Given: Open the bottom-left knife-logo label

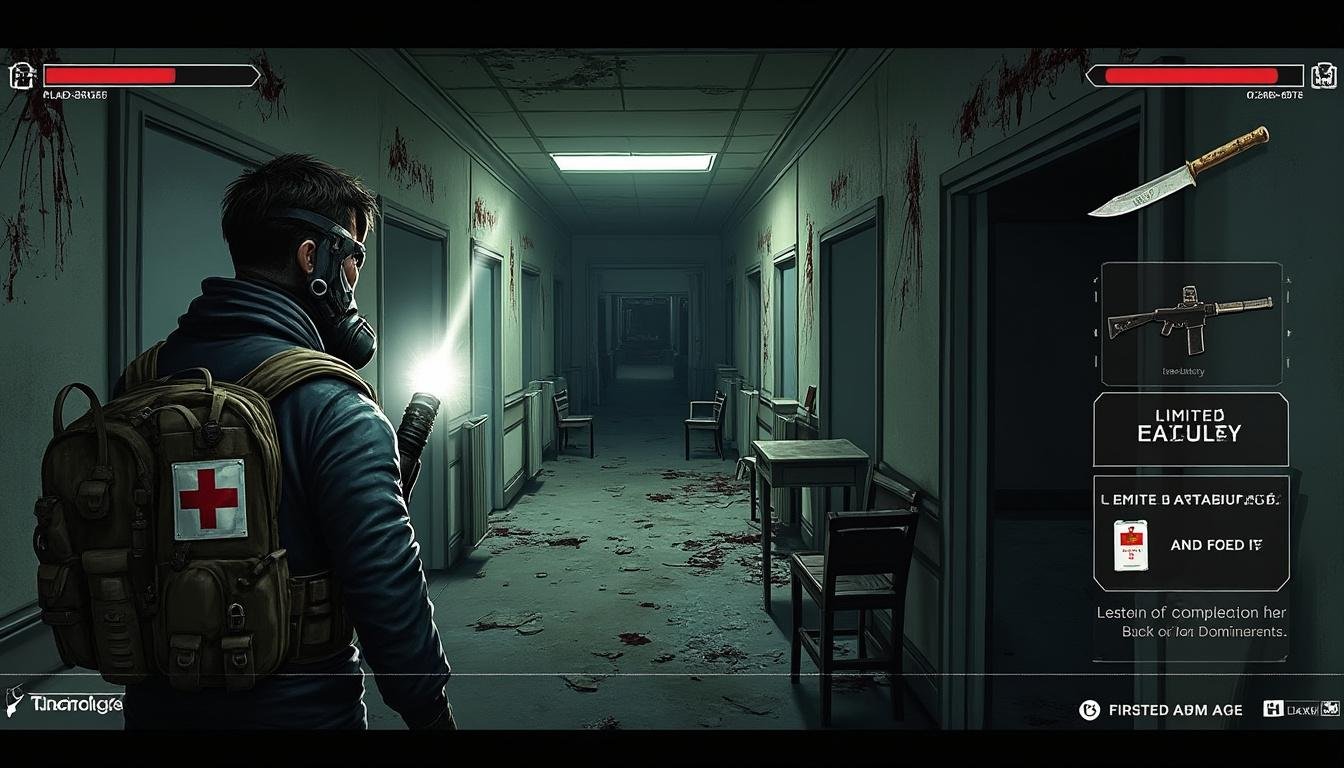Looking at the screenshot, I should point(62,702).
